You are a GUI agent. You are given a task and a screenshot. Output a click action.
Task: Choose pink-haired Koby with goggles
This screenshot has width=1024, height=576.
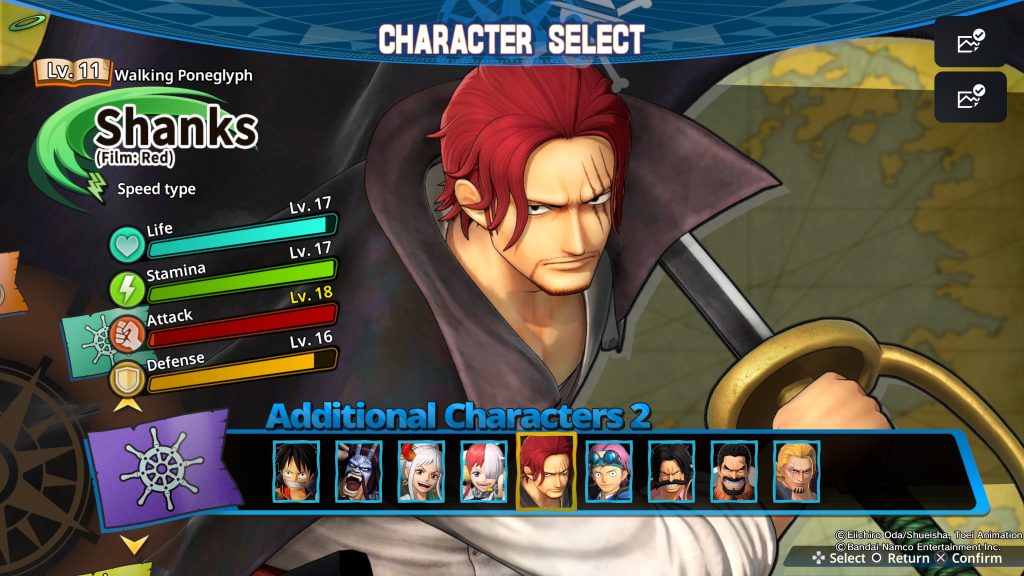pyautogui.click(x=609, y=471)
